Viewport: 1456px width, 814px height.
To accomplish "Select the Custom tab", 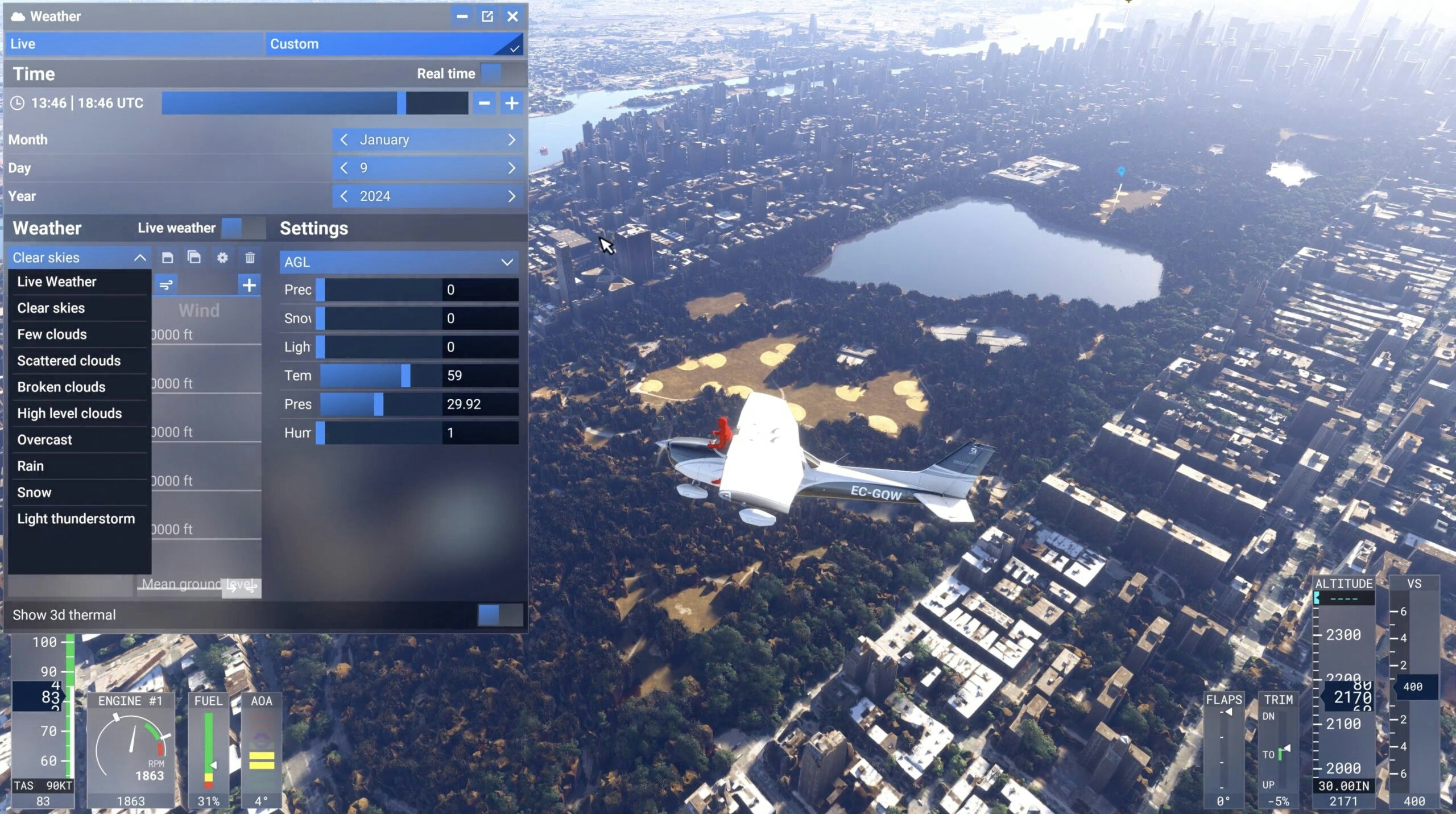I will pyautogui.click(x=394, y=44).
